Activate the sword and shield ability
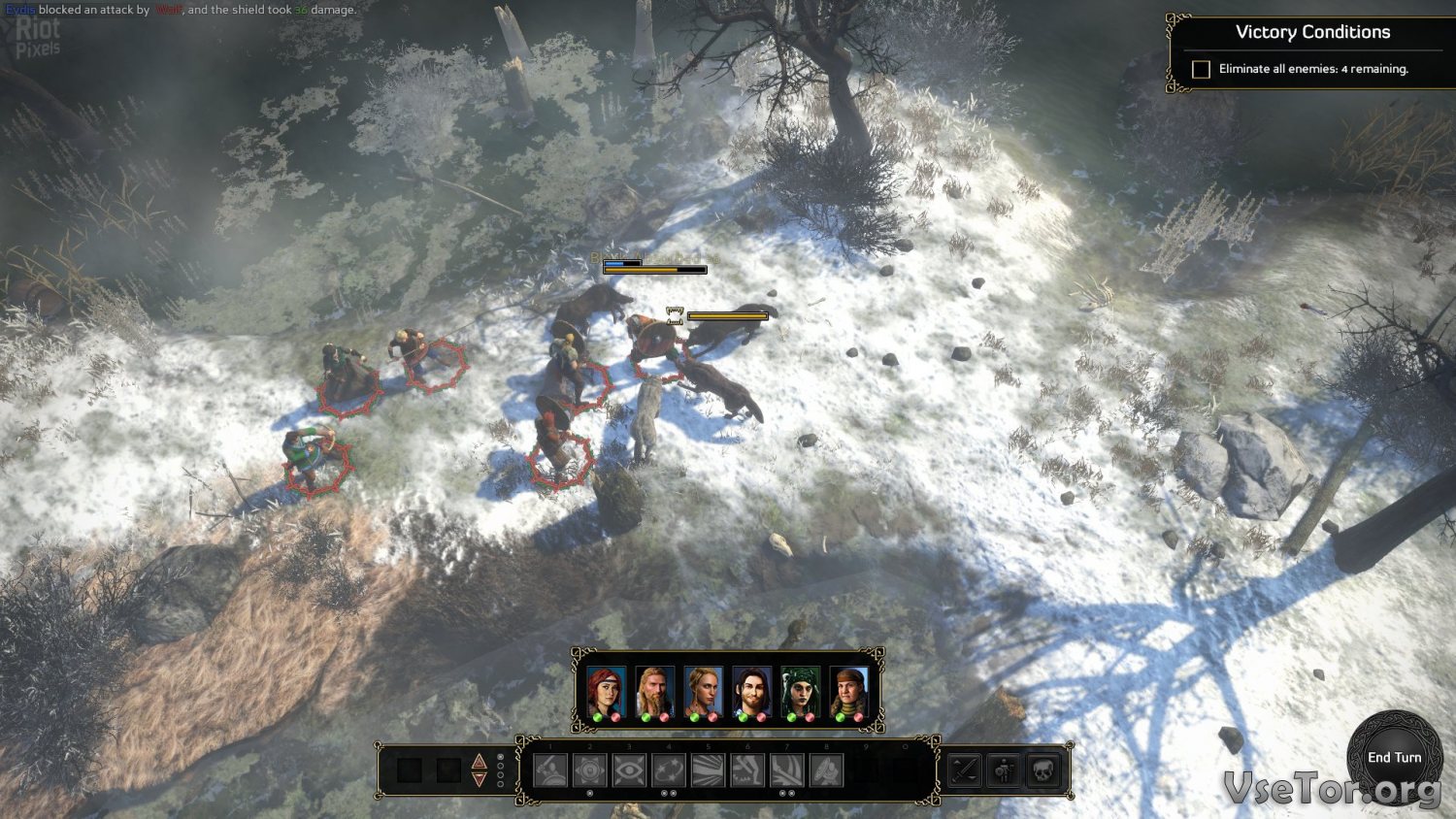Screen dimensions: 1456x819 [550, 770]
